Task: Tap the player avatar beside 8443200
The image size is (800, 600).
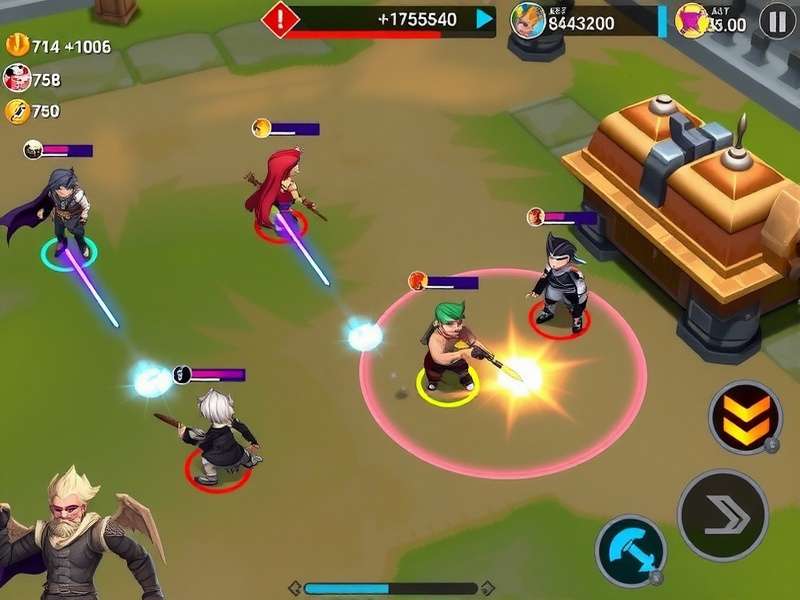Action: coord(528,20)
